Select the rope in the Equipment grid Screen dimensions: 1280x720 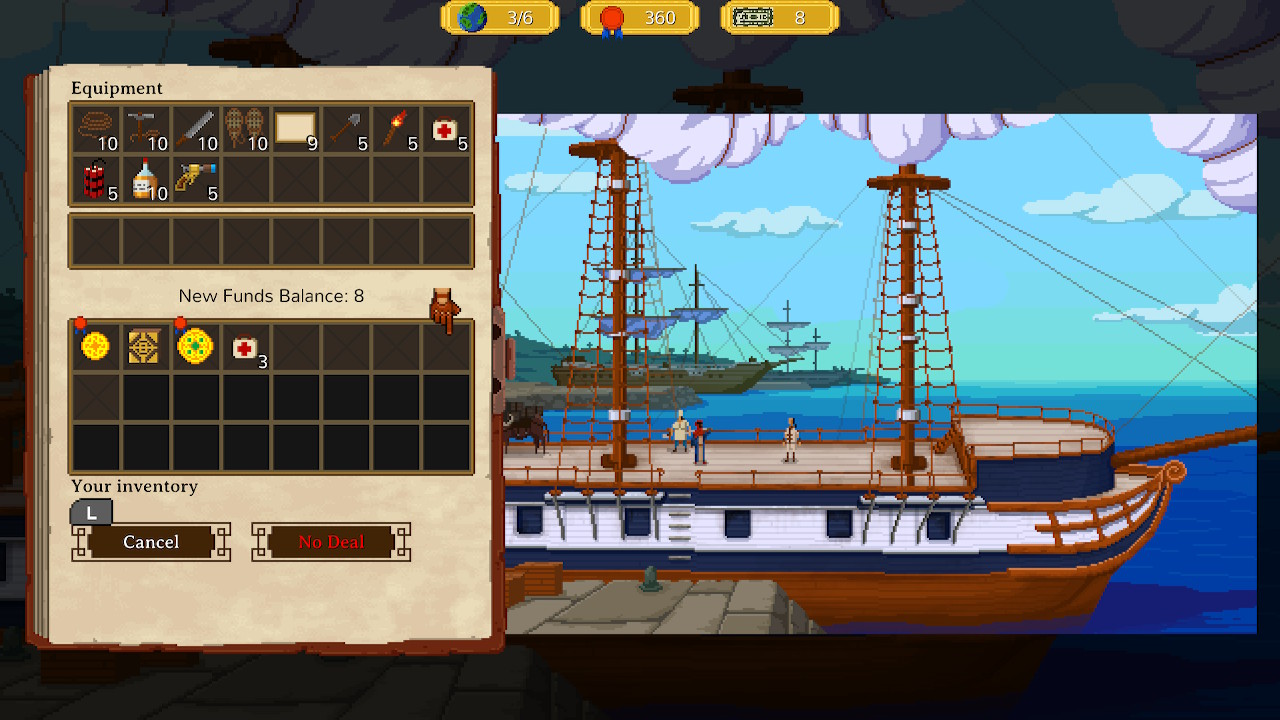[x=96, y=129]
